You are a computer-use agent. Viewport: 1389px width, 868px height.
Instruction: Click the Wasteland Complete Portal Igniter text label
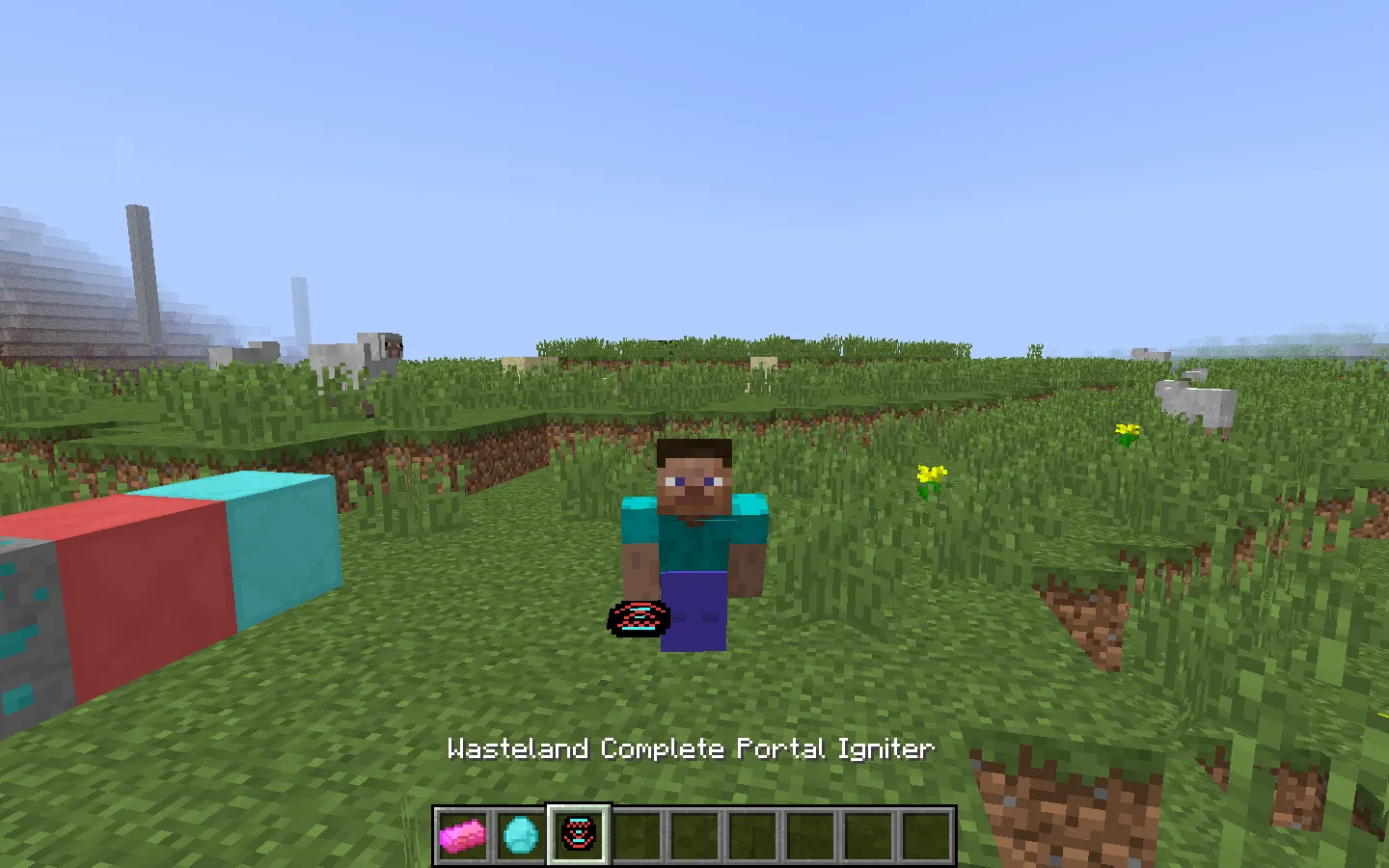click(x=691, y=748)
